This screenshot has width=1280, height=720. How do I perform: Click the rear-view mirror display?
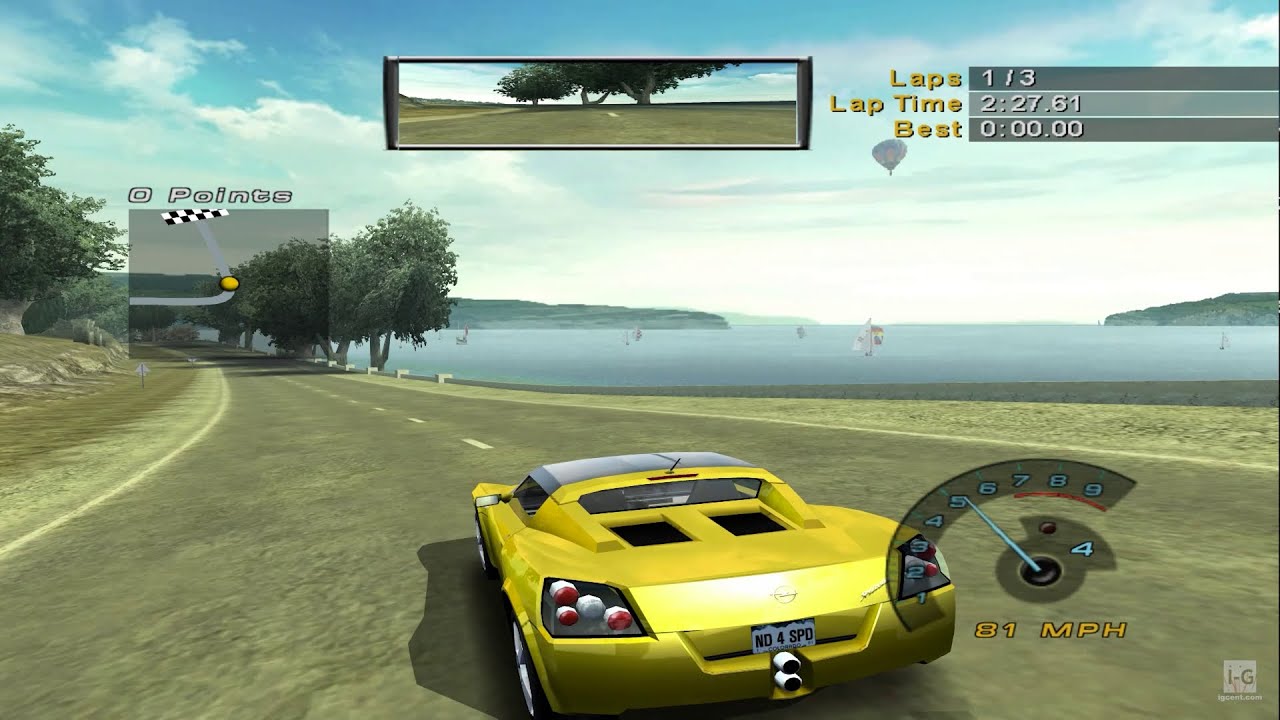click(597, 104)
